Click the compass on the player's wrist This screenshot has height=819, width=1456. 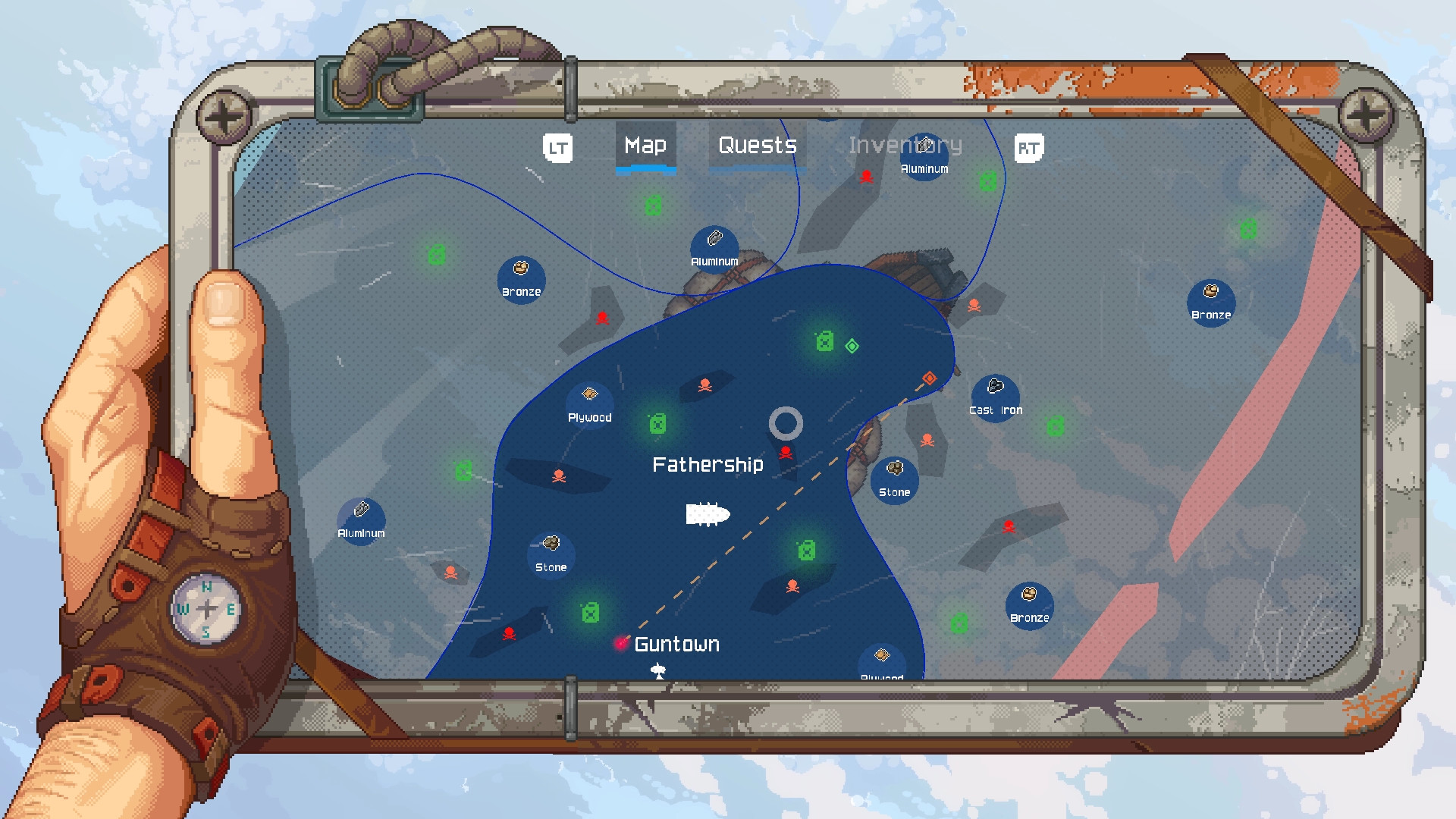tap(207, 607)
